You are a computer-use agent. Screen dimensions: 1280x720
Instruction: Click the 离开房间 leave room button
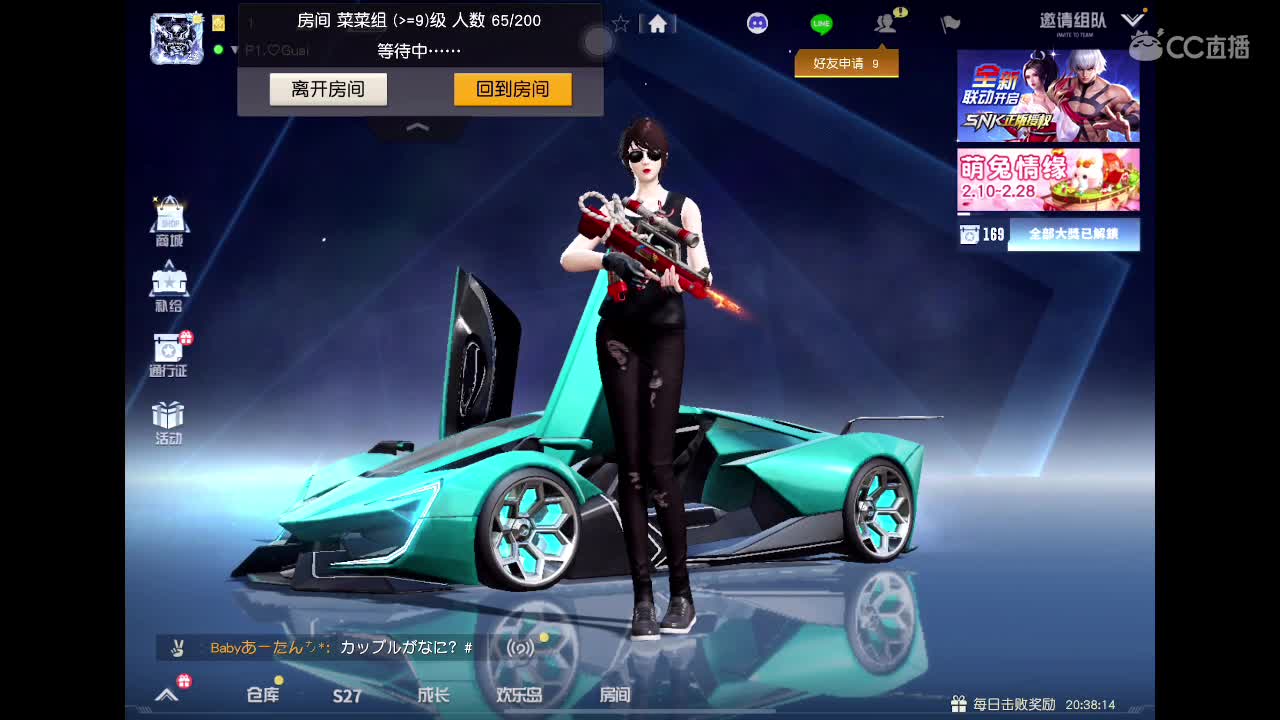(x=328, y=89)
